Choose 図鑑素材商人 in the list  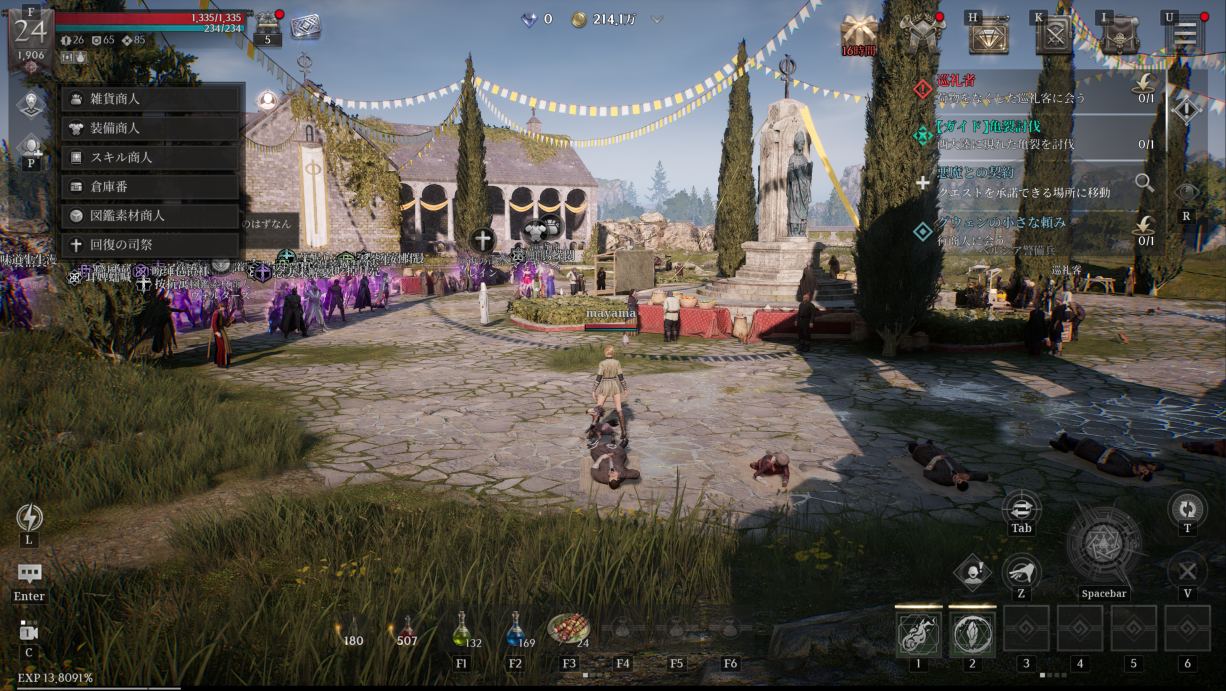[152, 215]
